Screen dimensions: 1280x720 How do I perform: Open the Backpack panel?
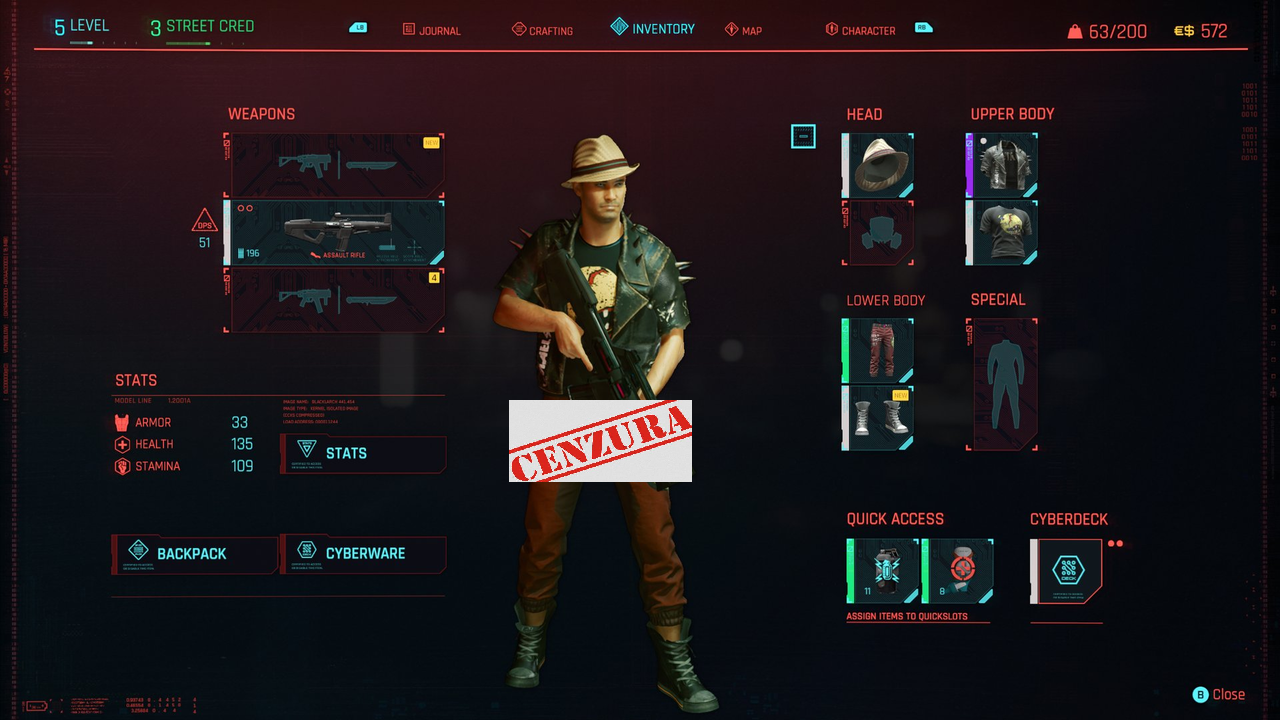194,554
